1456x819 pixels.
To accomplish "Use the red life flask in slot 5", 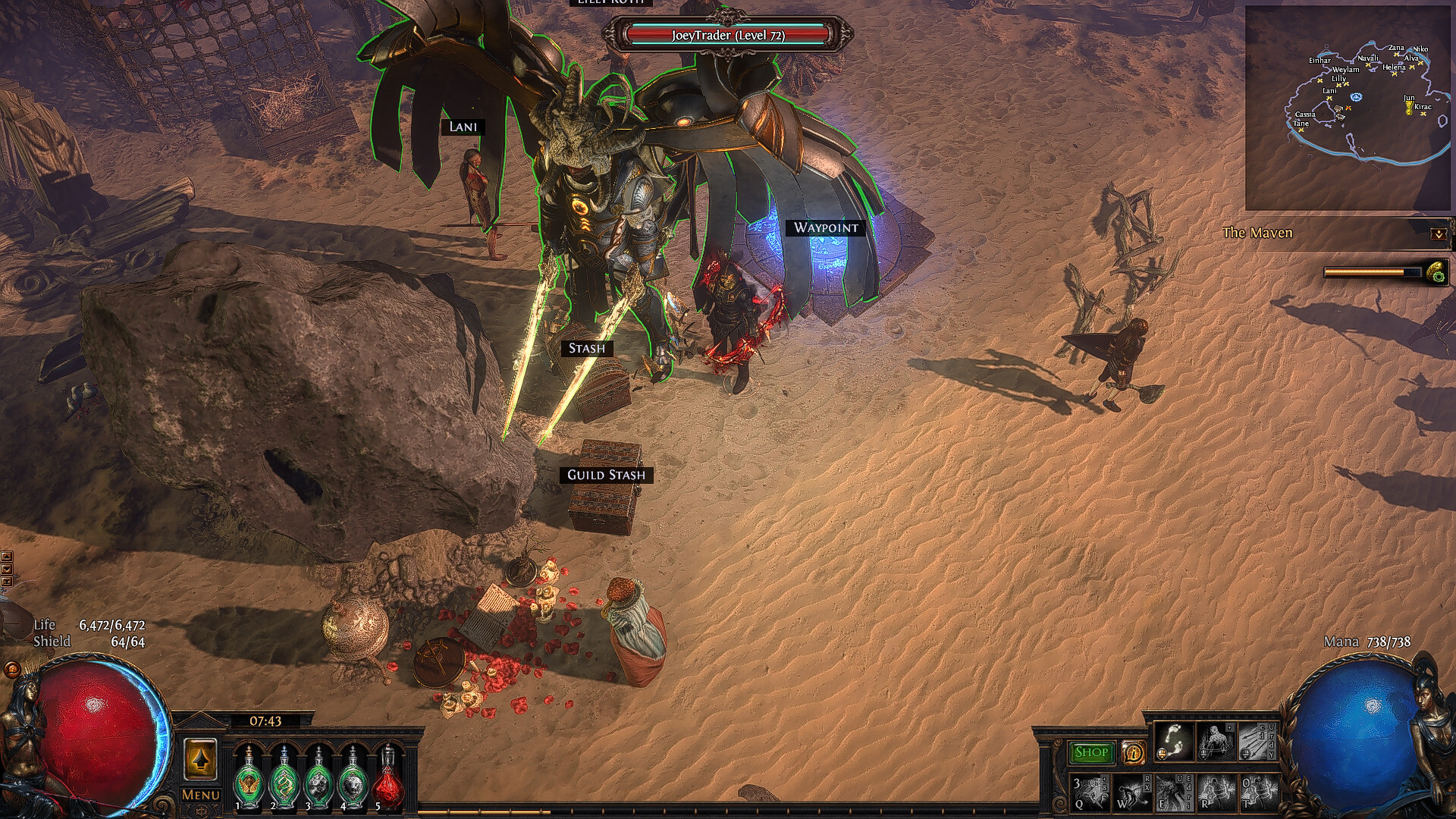I will point(388,778).
